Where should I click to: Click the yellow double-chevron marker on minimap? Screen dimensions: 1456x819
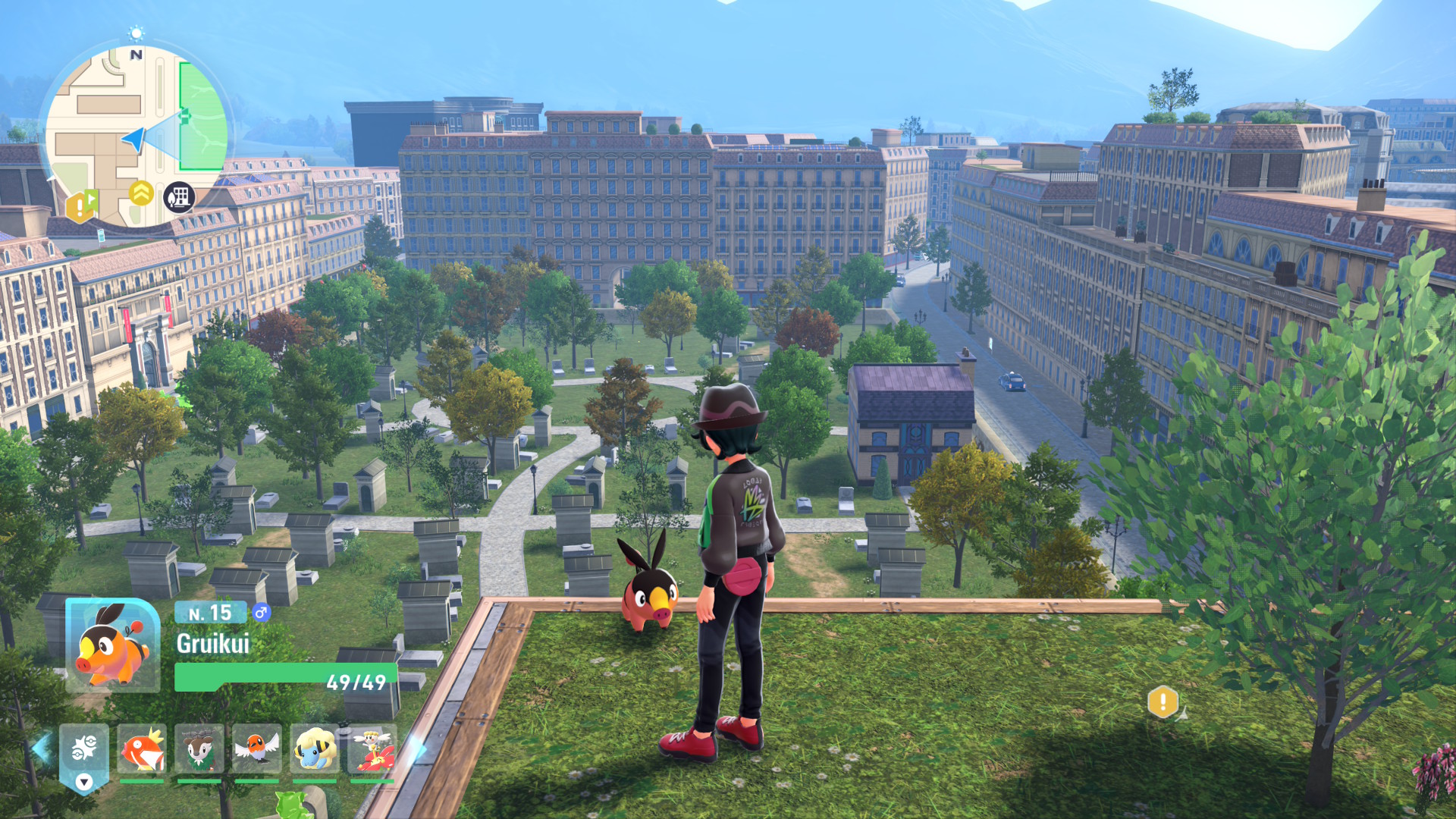coord(141,193)
